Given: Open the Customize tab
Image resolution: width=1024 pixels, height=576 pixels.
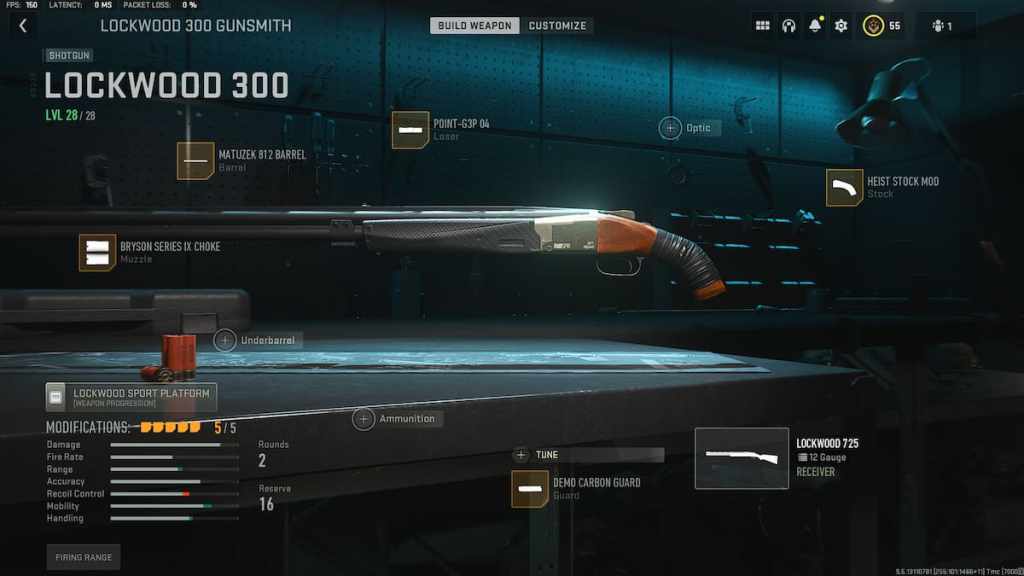Looking at the screenshot, I should (557, 26).
